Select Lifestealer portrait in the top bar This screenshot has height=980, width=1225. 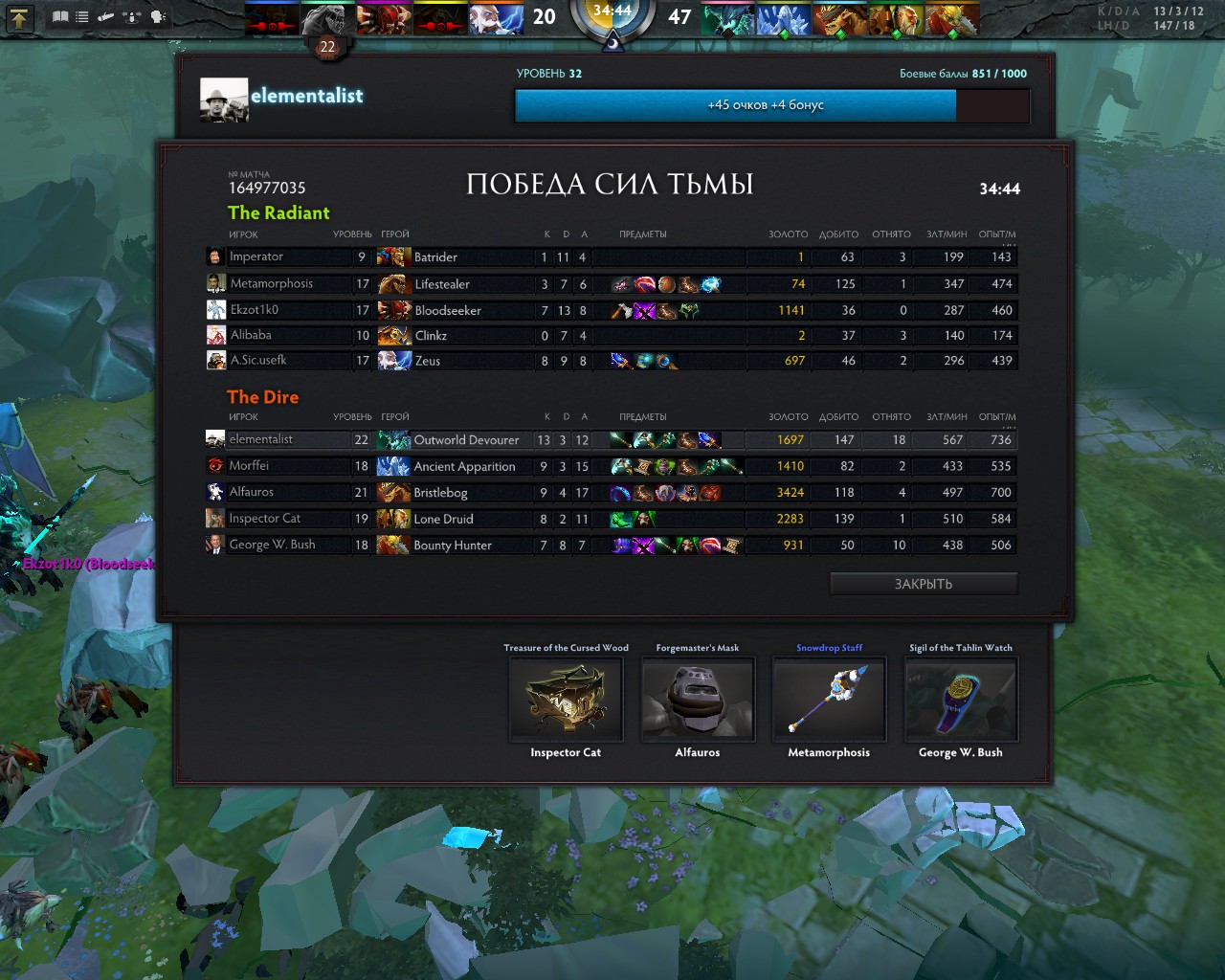[x=327, y=18]
